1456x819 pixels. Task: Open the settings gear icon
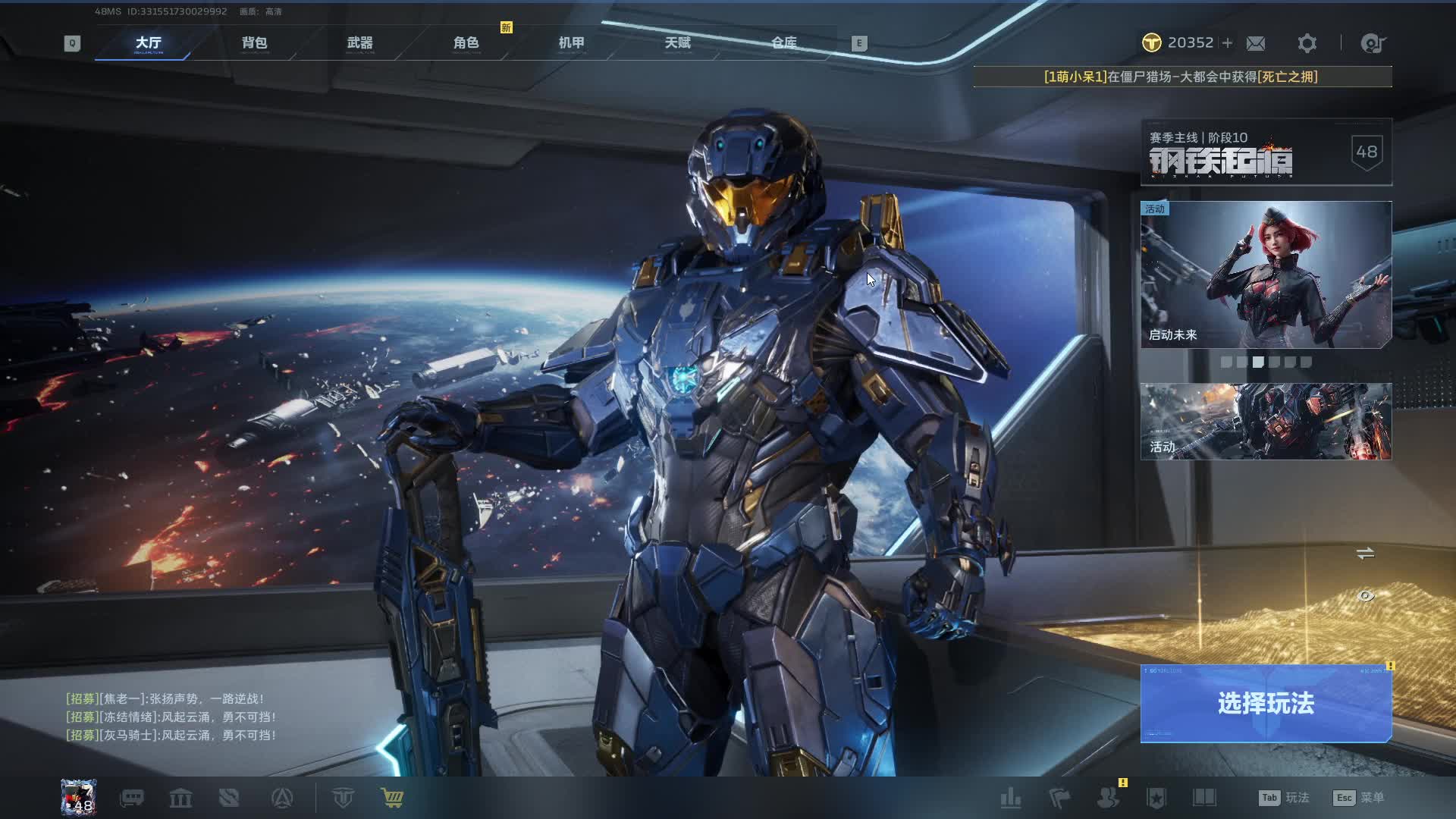click(x=1307, y=43)
